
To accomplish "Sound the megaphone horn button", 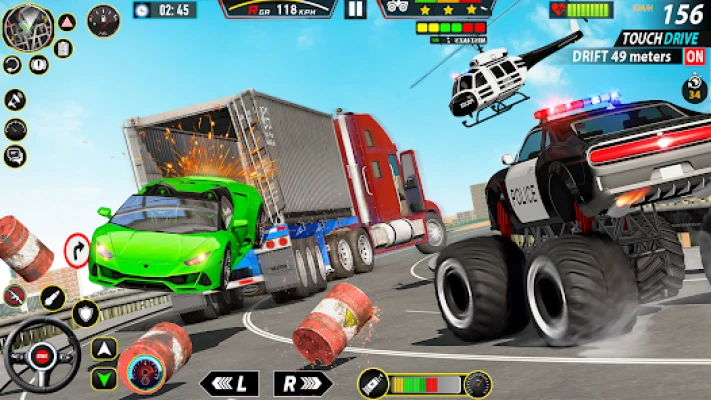I will [x=15, y=98].
